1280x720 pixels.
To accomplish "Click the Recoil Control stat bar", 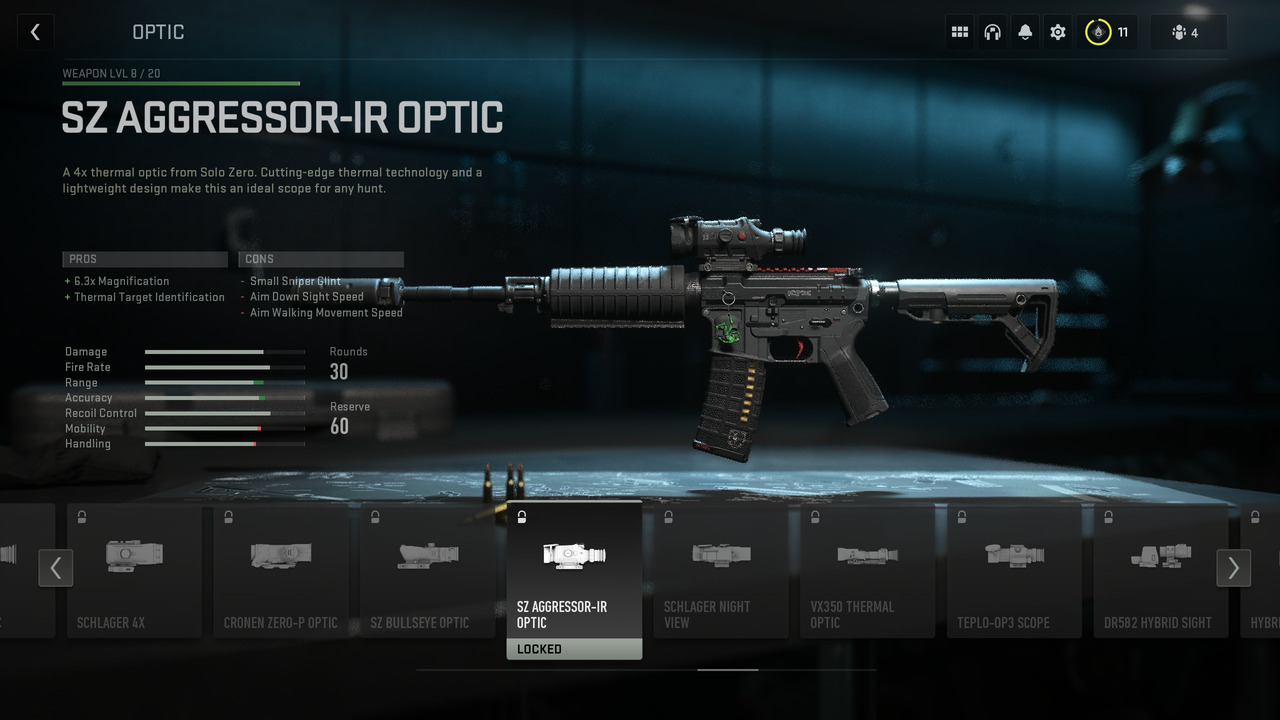I will coord(224,413).
